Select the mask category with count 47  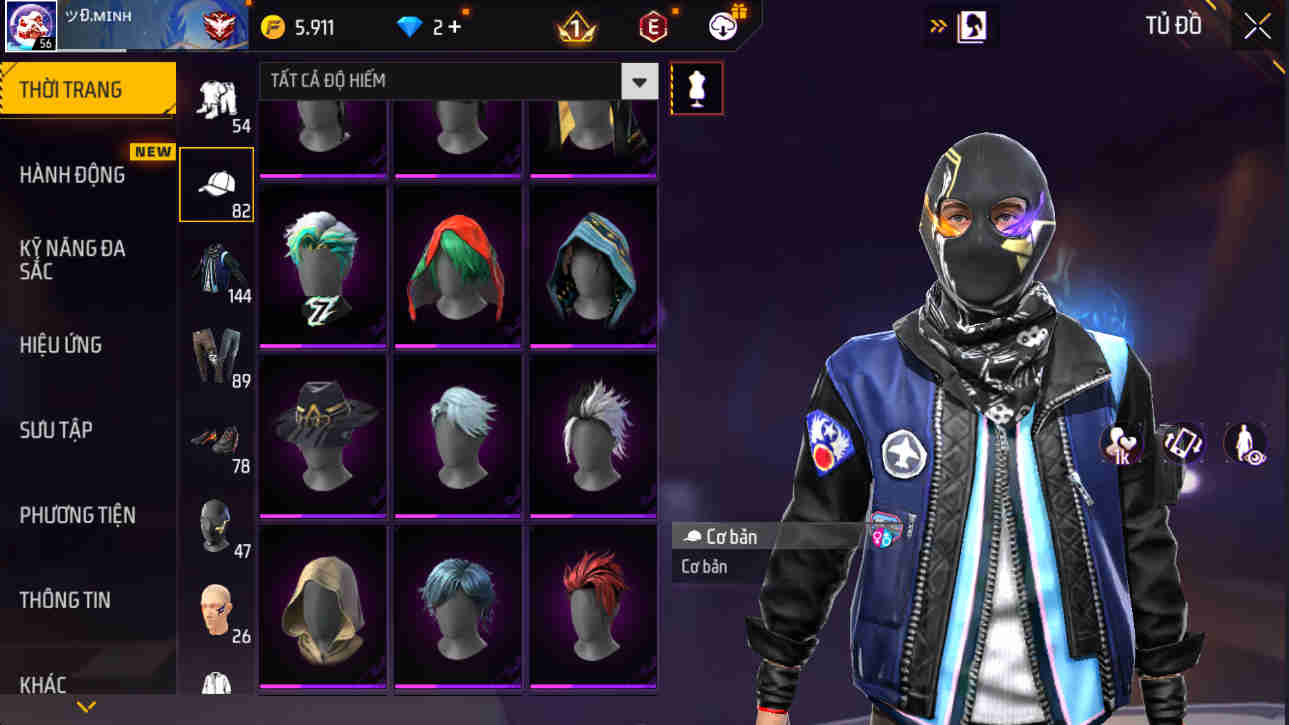[217, 522]
